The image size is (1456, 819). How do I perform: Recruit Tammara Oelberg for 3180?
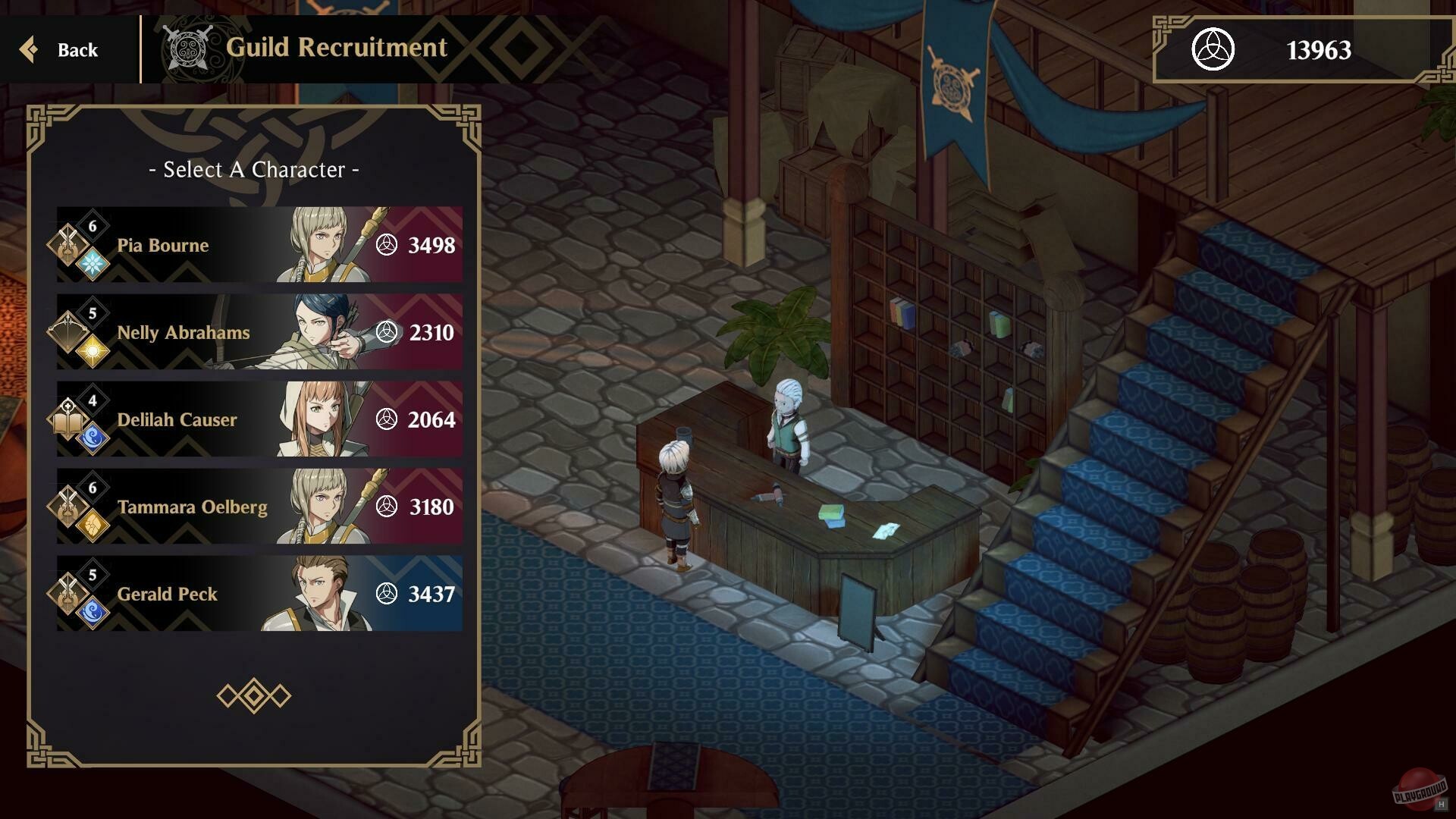pos(258,507)
